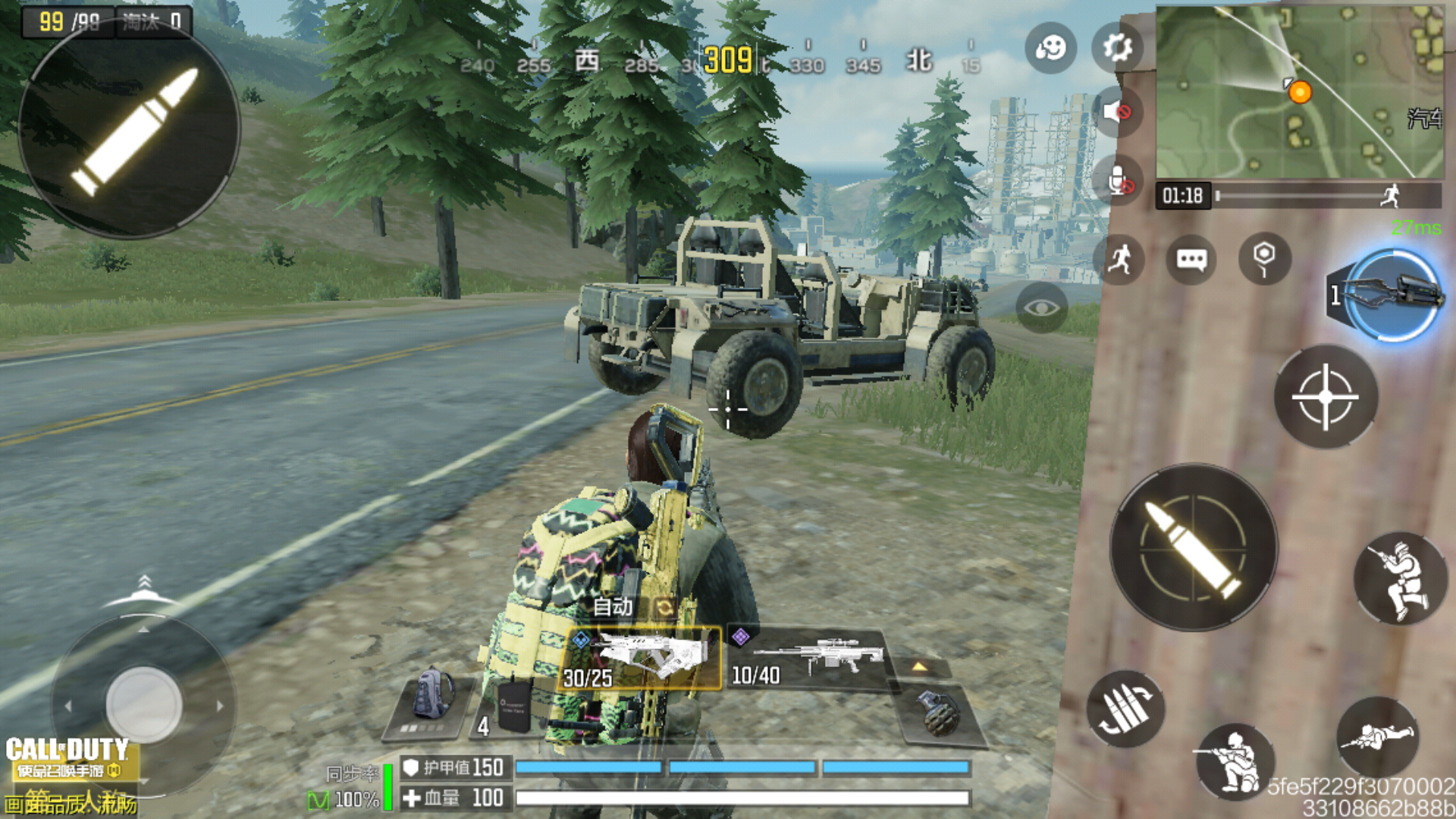Go prone with the lying soldier button
This screenshot has width=1456, height=819.
click(x=1377, y=737)
